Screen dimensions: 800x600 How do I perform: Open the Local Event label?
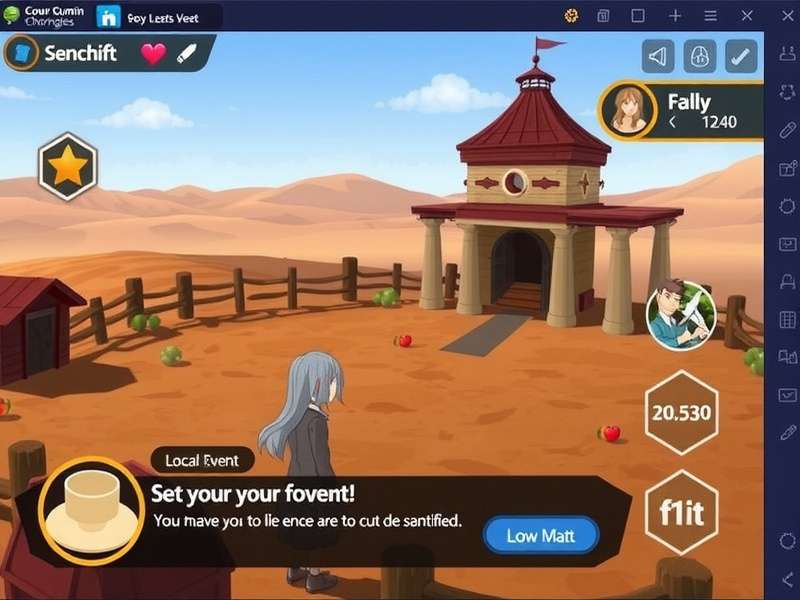(x=202, y=460)
